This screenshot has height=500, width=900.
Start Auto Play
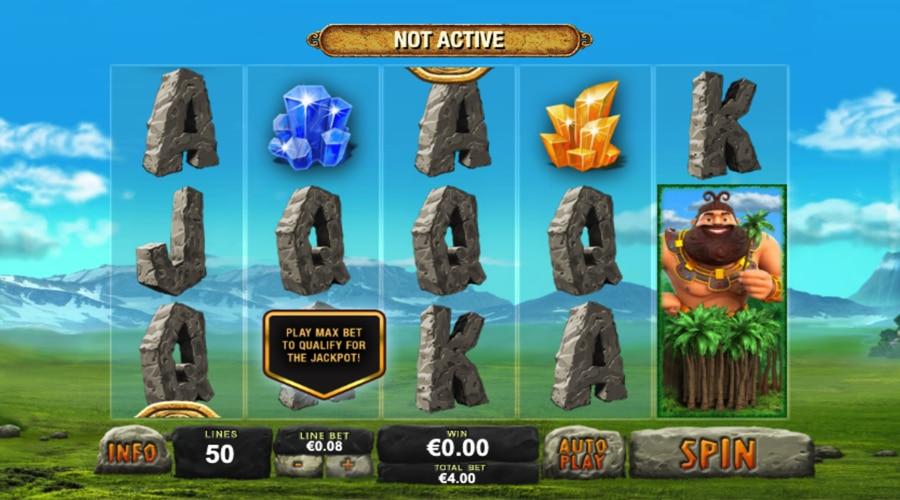click(x=583, y=453)
